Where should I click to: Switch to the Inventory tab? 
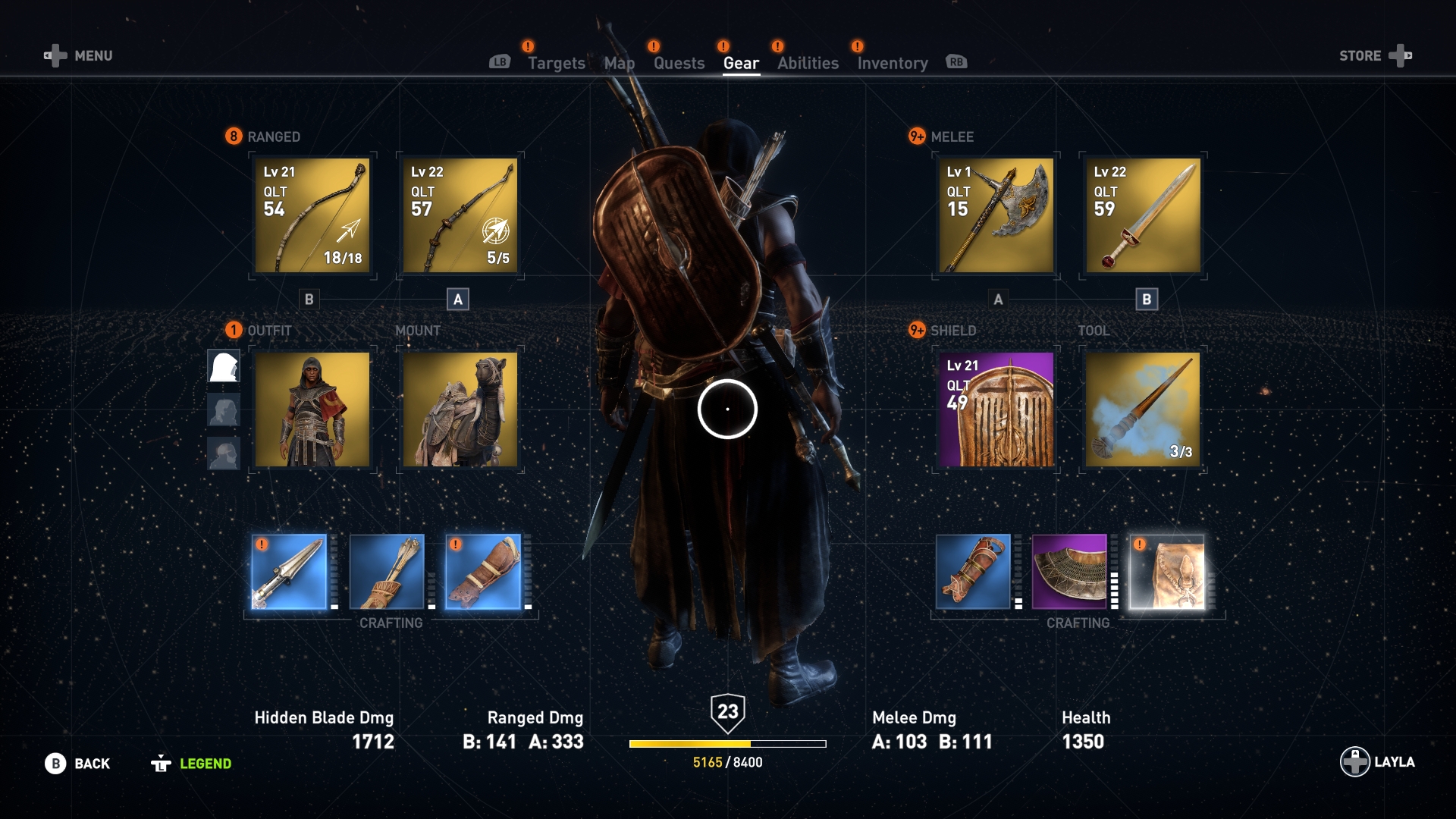892,63
